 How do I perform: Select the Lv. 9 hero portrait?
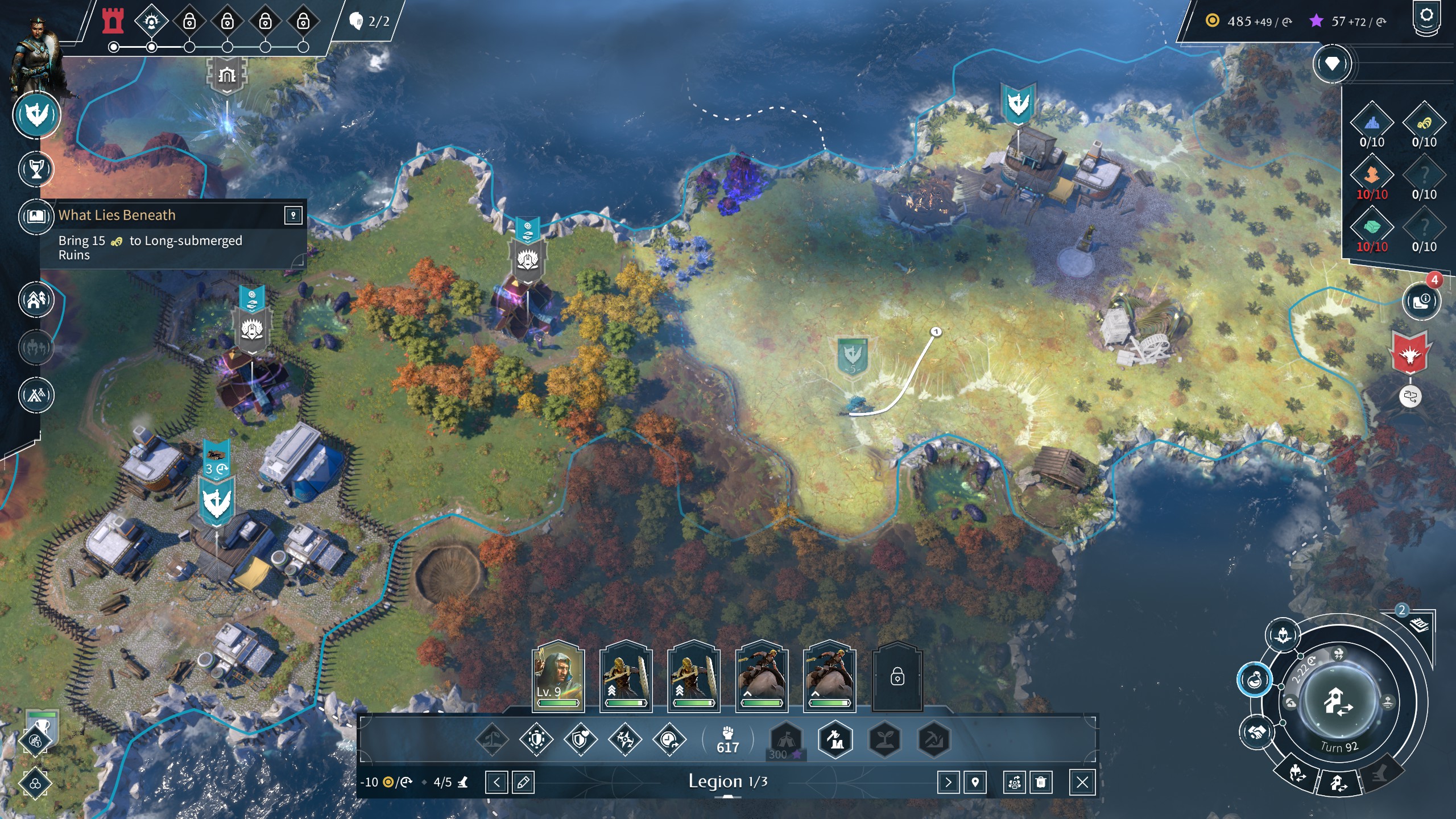tap(558, 677)
